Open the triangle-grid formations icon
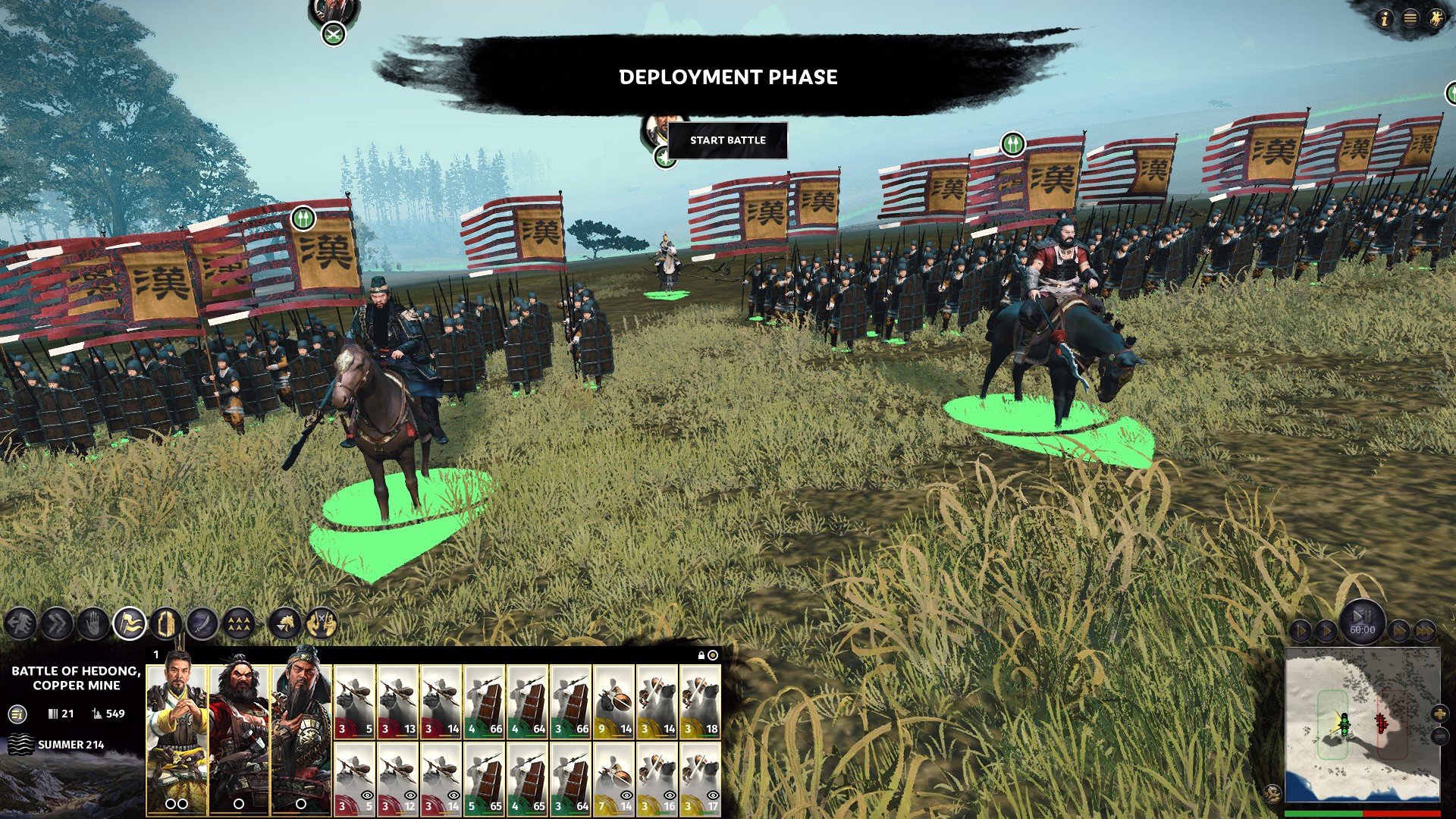This screenshot has width=1456, height=819. tap(239, 624)
